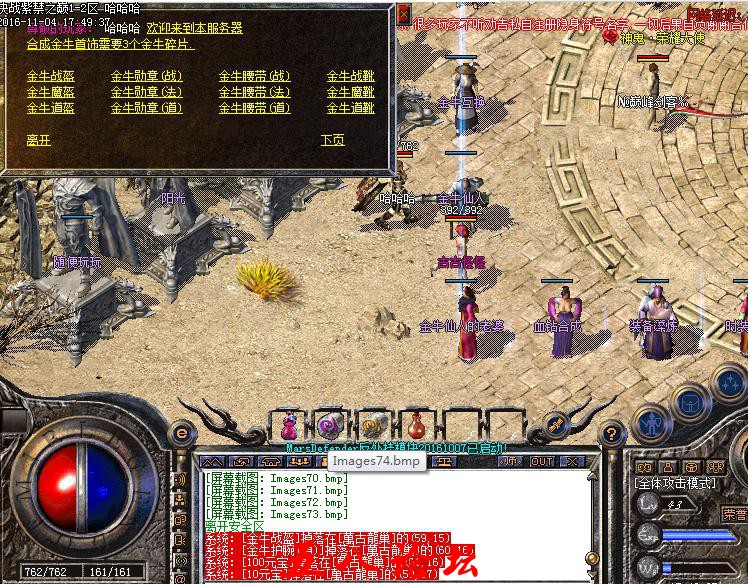The height and width of the screenshot is (584, 748).
Task: Choose the 金牛战盔 crafting option
Action: point(50,76)
